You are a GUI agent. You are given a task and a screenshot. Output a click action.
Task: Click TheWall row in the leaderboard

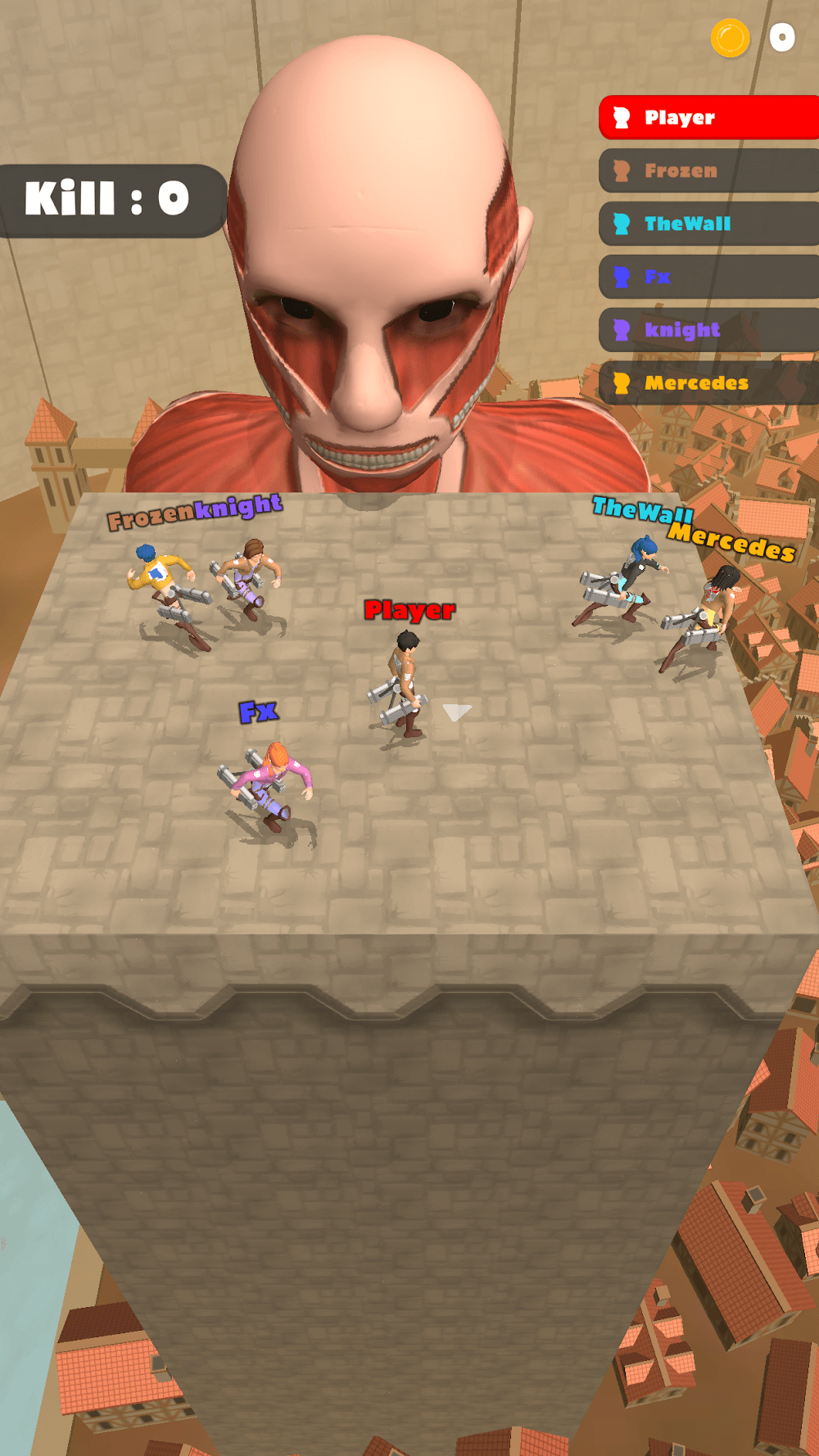708,224
